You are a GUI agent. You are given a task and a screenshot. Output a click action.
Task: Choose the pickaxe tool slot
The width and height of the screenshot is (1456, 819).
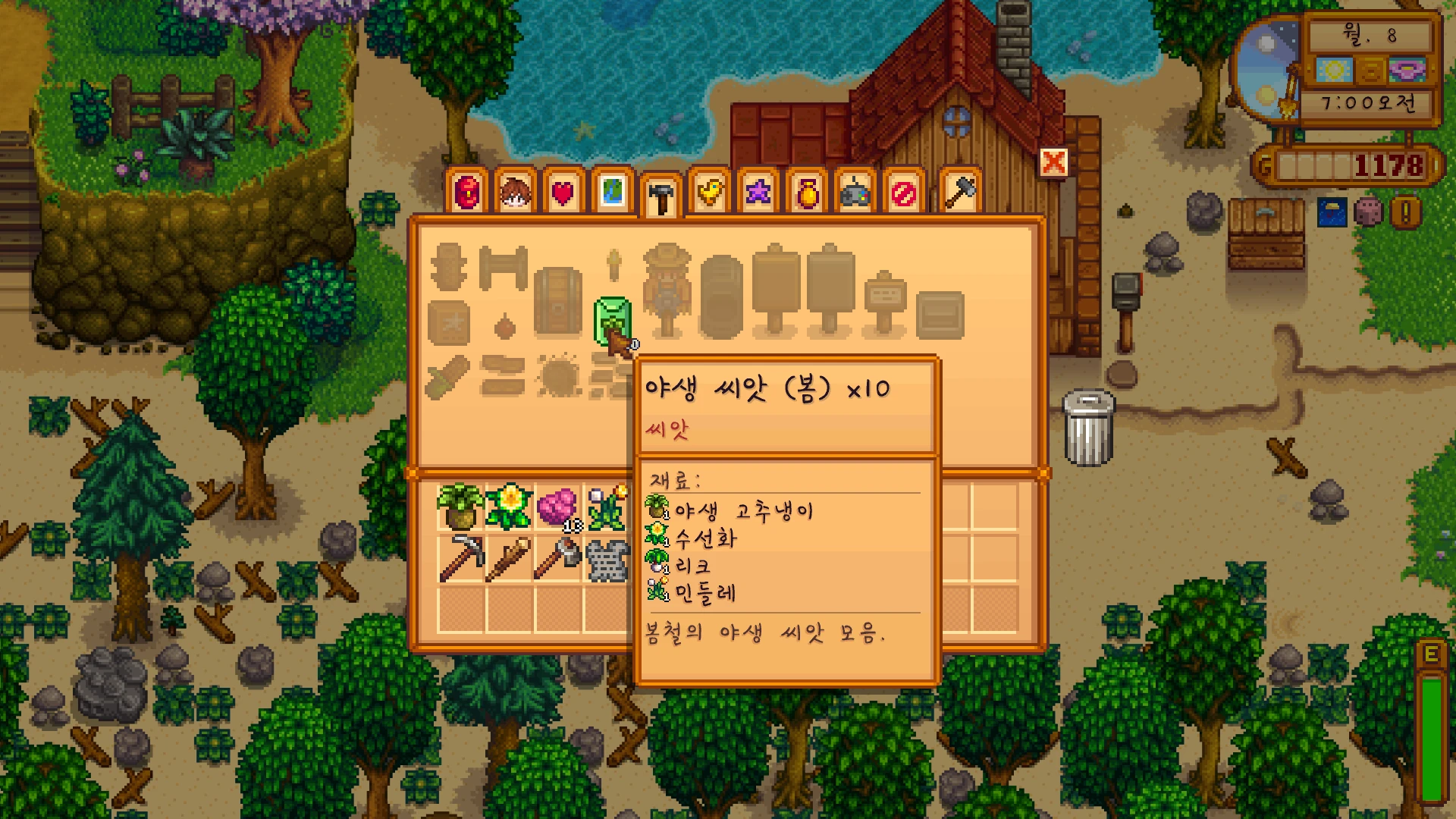pos(460,559)
